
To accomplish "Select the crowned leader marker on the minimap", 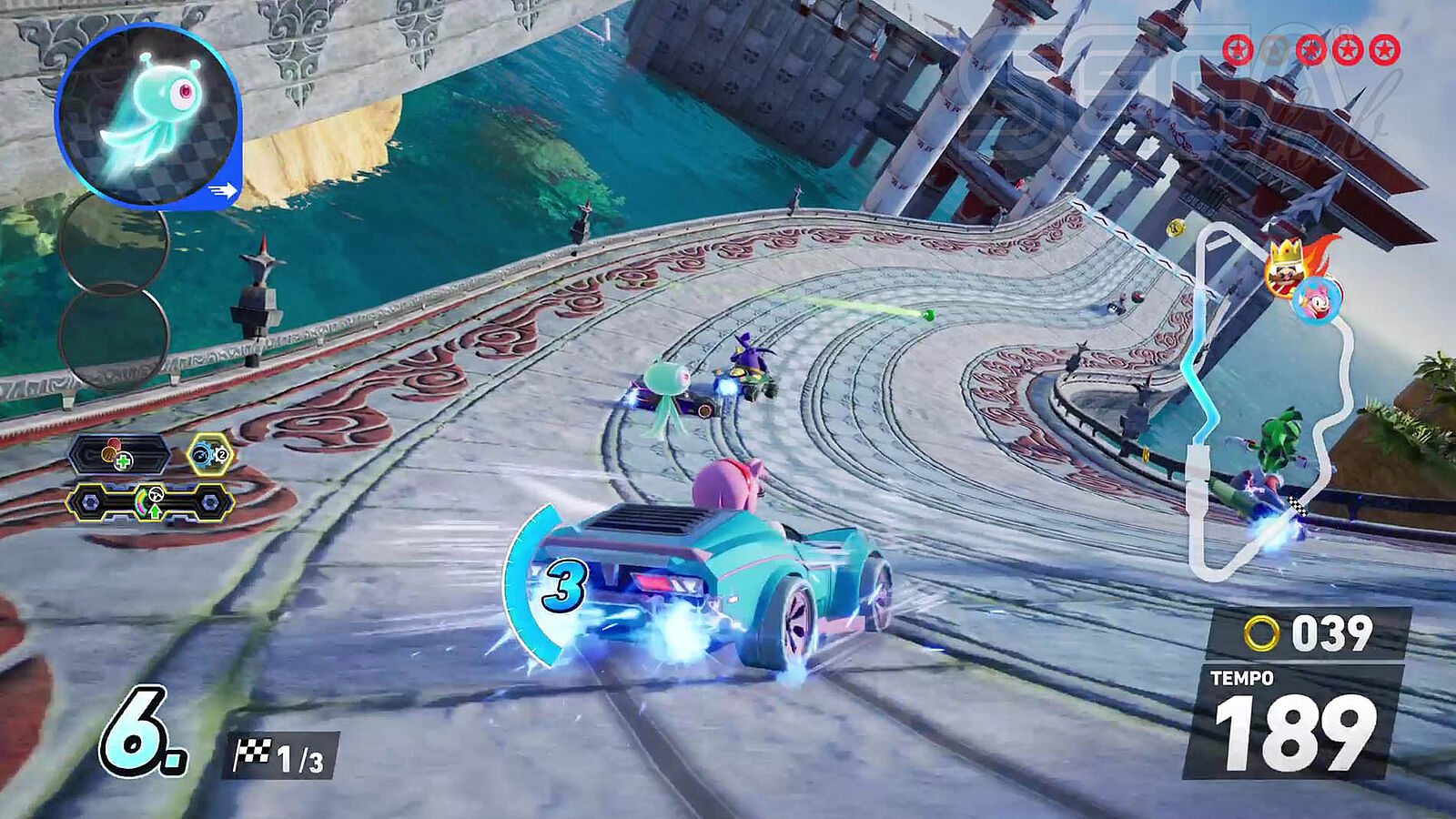I will click(x=1285, y=265).
